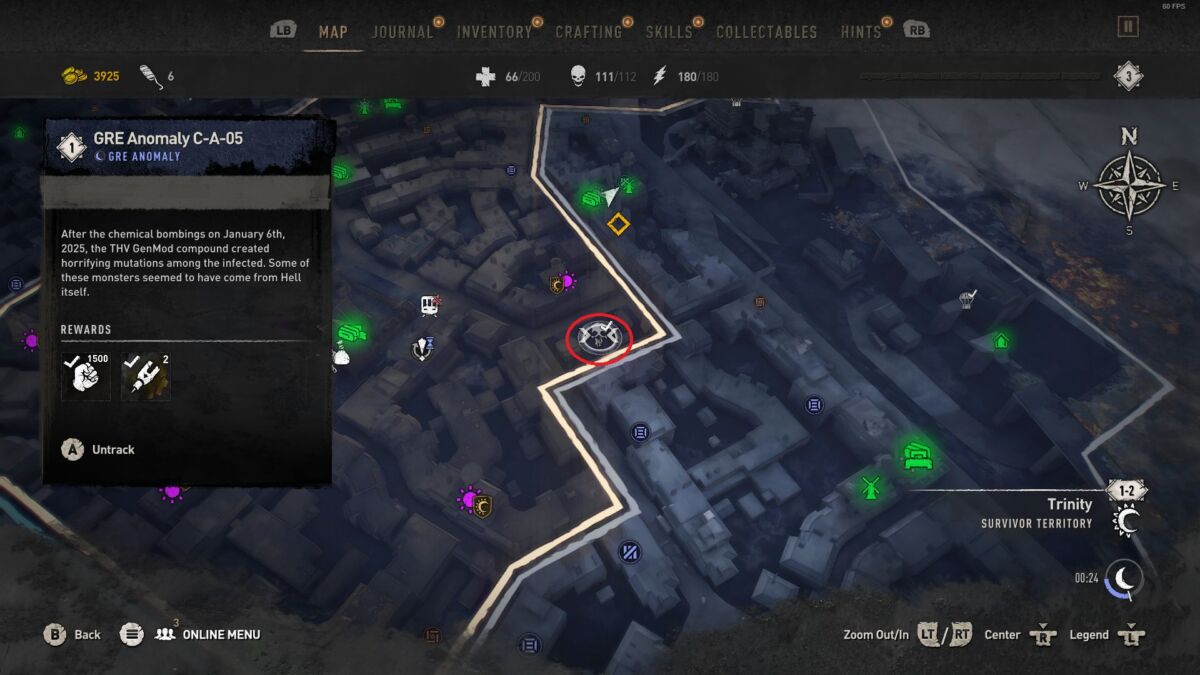The width and height of the screenshot is (1200, 675).
Task: Show the Skills tab
Action: [x=668, y=32]
